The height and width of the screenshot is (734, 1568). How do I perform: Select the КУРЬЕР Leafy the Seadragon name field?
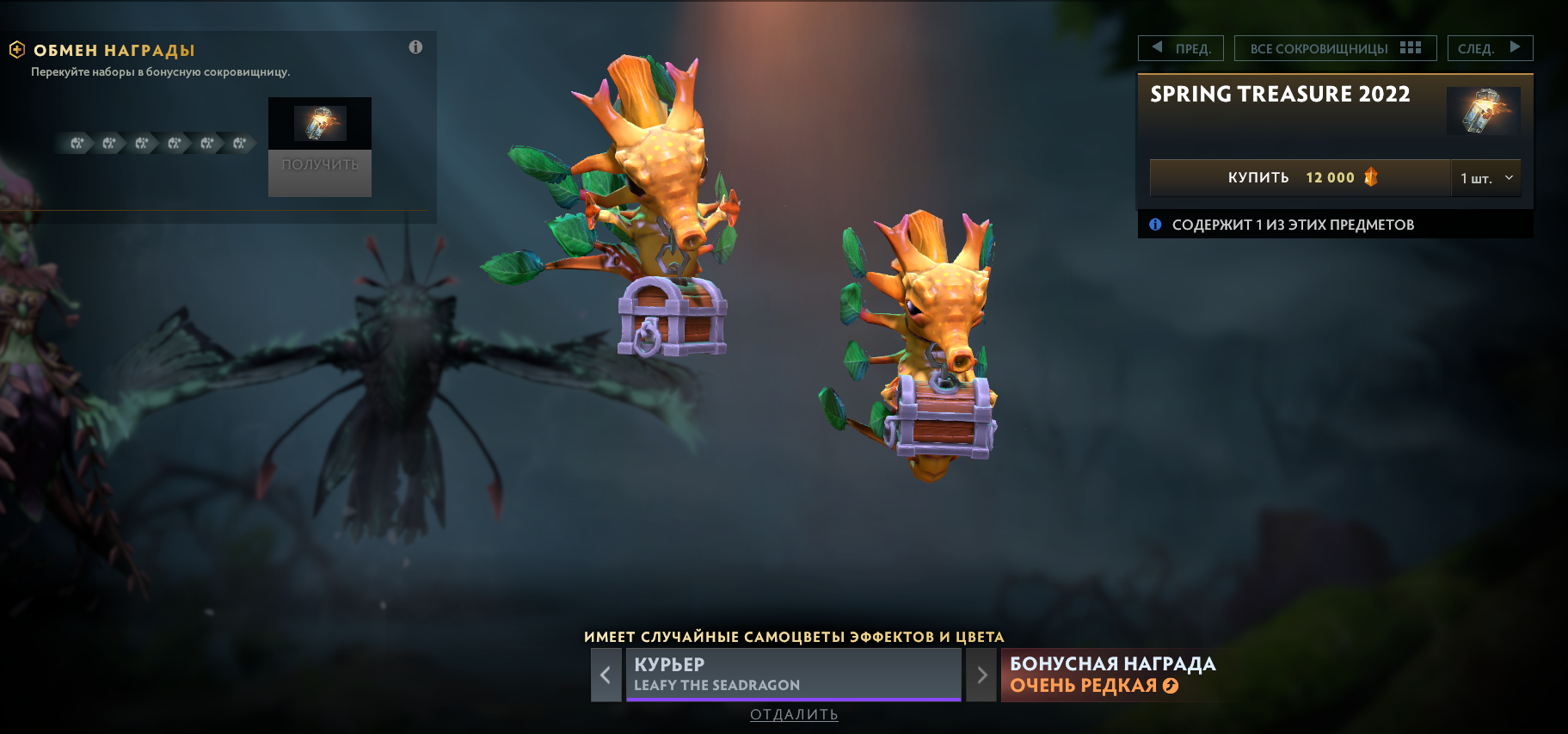coord(794,673)
